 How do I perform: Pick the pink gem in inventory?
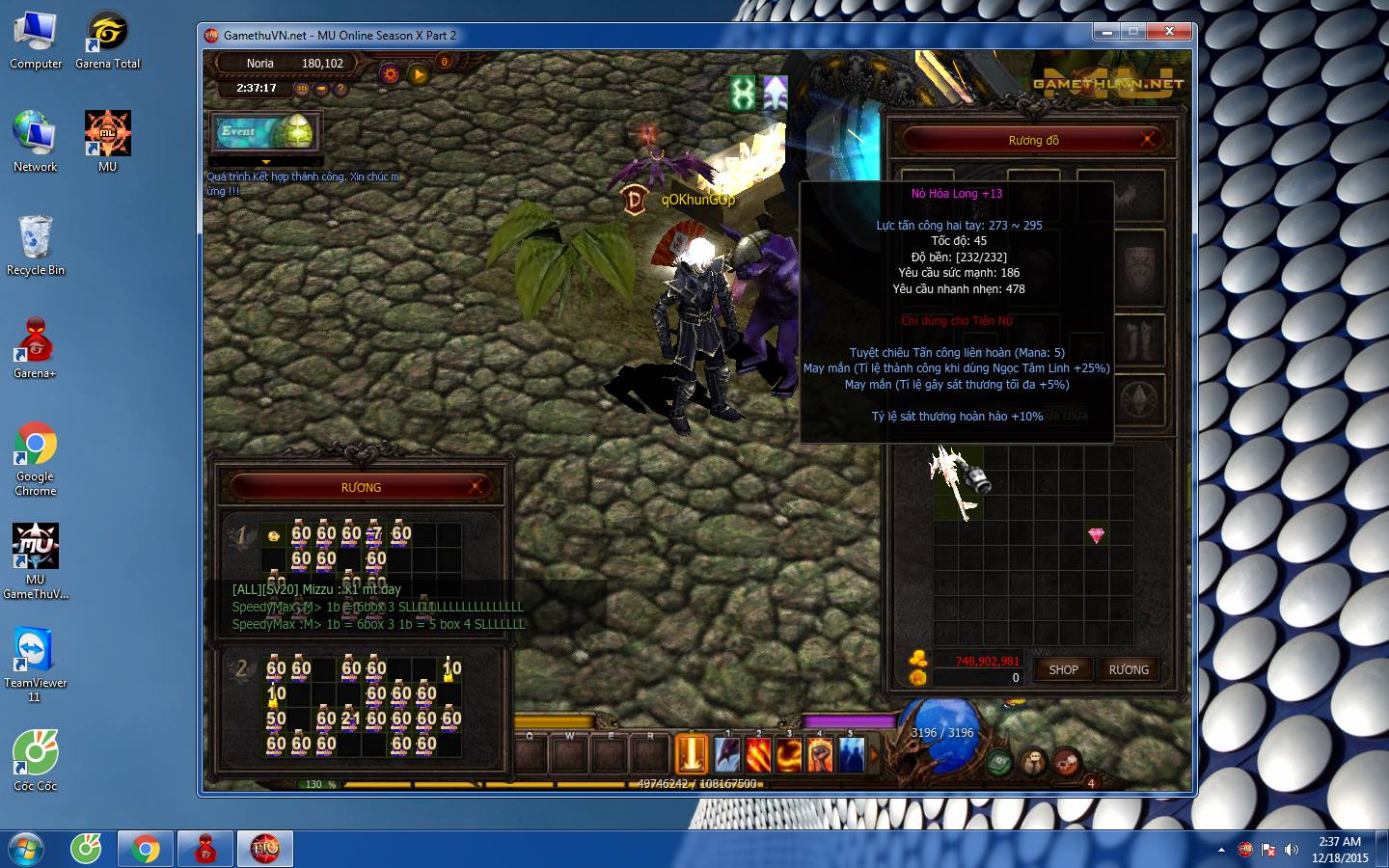[1096, 535]
